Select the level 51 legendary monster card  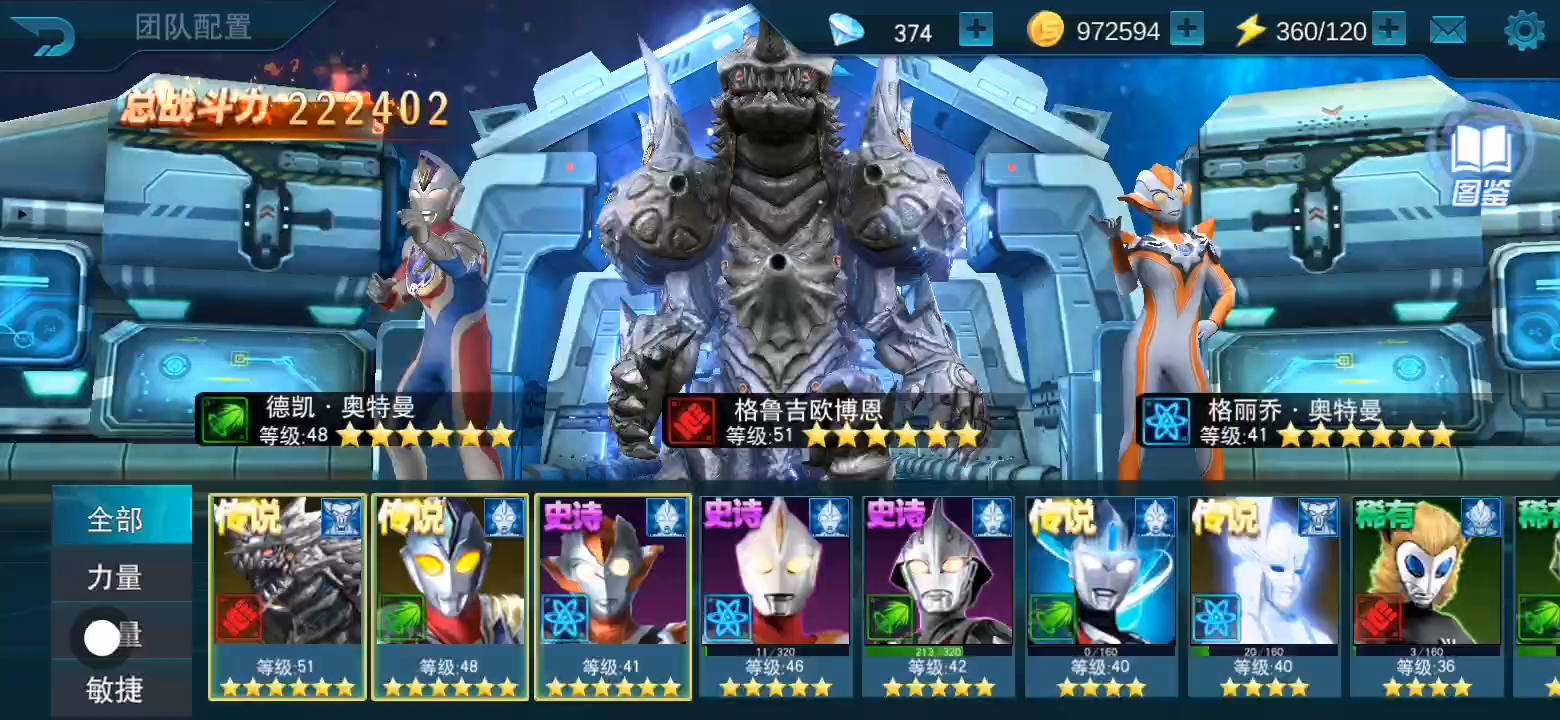288,595
